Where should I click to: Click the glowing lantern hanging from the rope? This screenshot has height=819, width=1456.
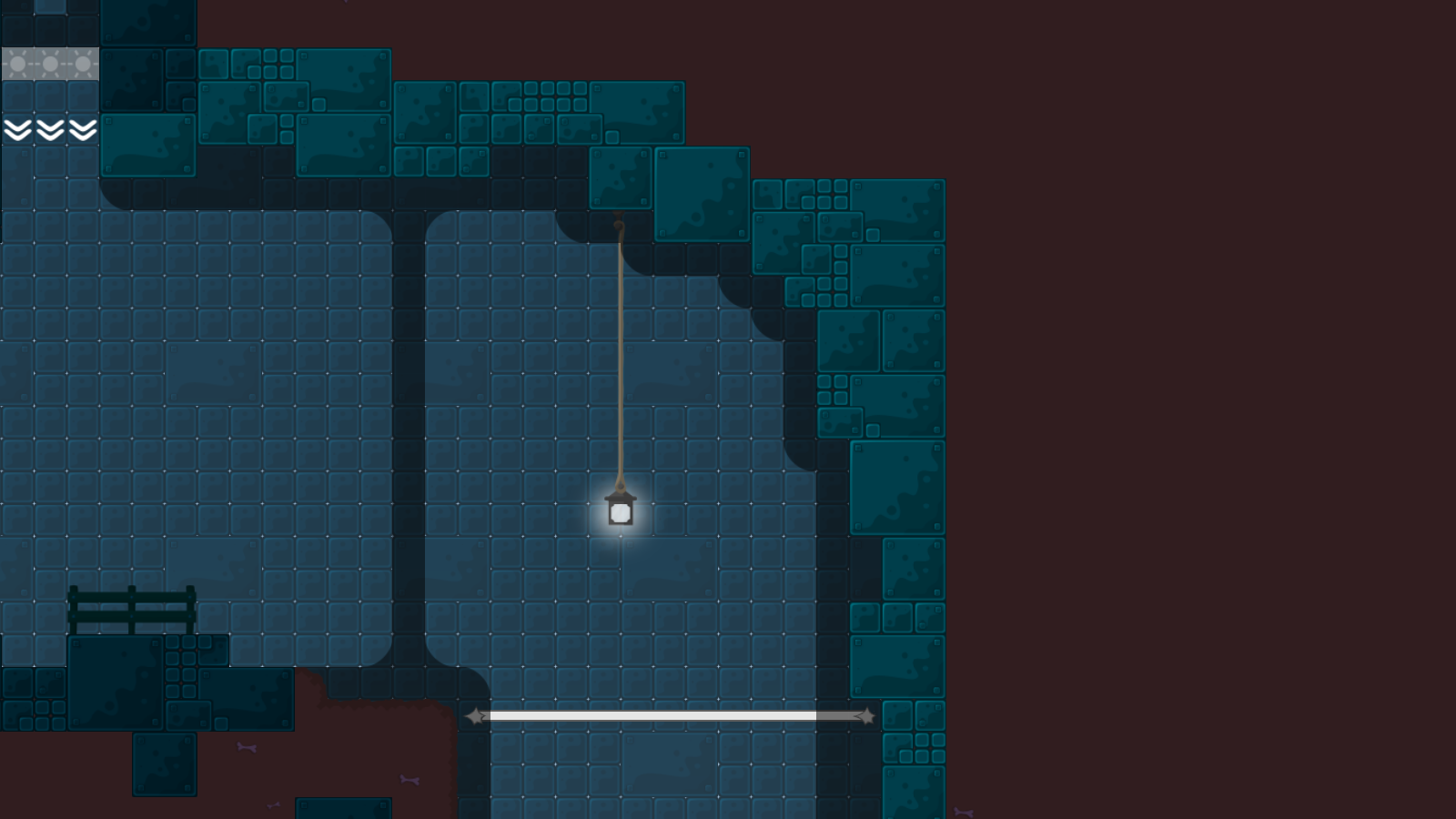tap(620, 511)
